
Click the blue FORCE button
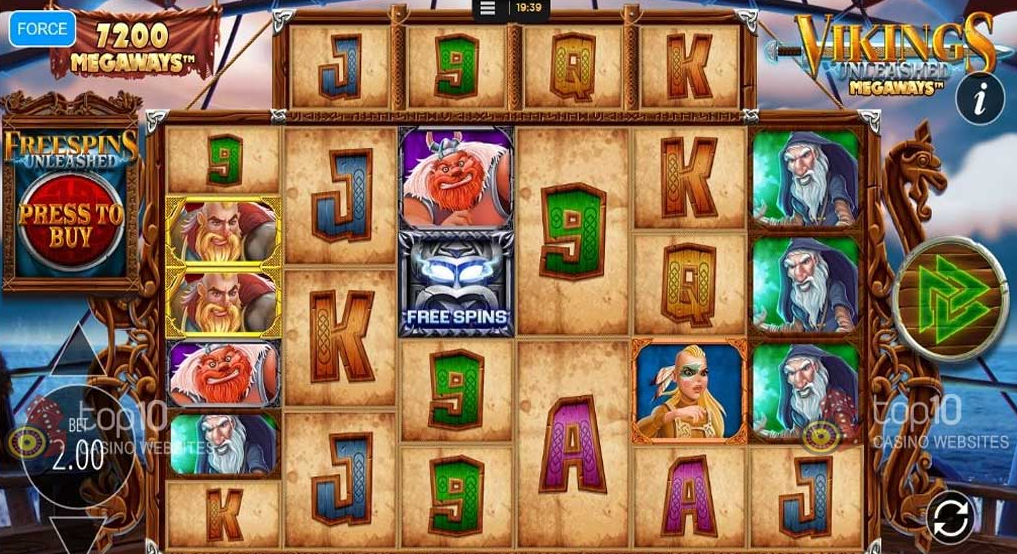(43, 29)
